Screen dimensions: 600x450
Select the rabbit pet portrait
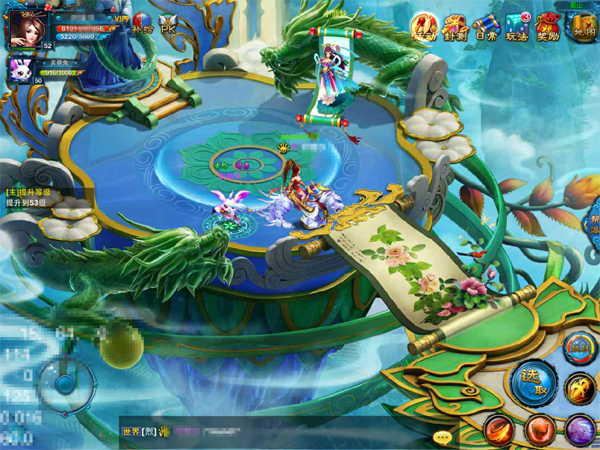pyautogui.click(x=21, y=70)
